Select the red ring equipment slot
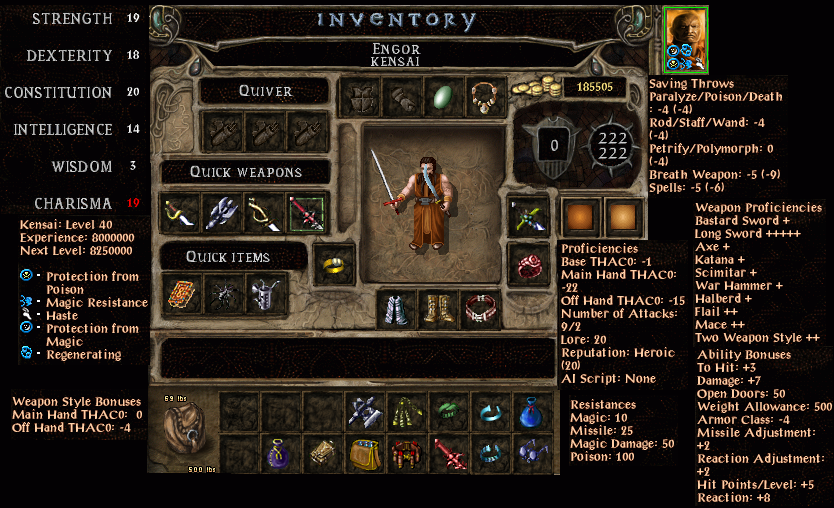The height and width of the screenshot is (508, 834). pos(528,263)
